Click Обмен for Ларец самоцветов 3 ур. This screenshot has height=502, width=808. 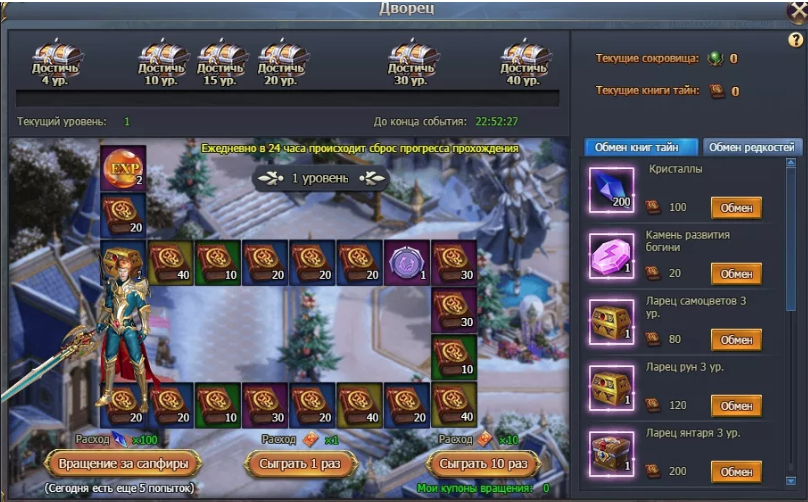736,339
